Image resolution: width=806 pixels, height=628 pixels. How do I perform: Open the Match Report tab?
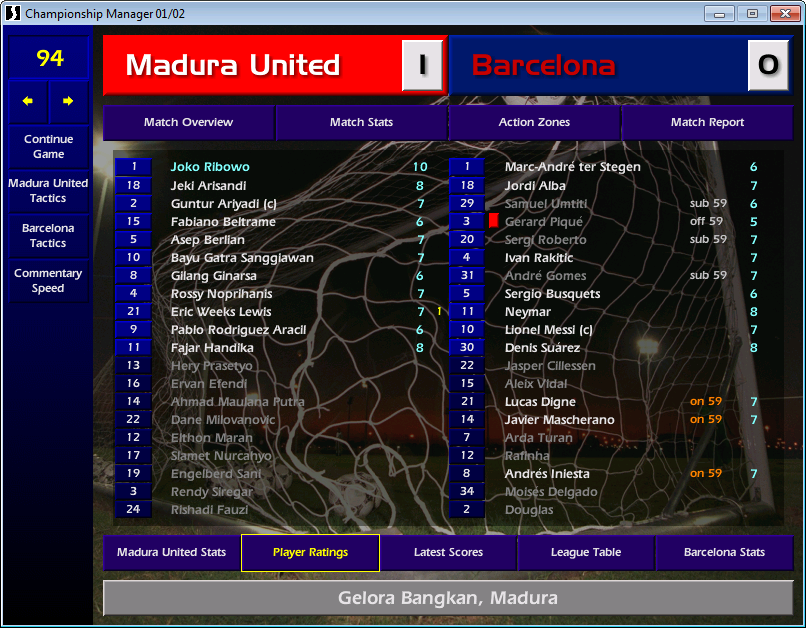707,123
